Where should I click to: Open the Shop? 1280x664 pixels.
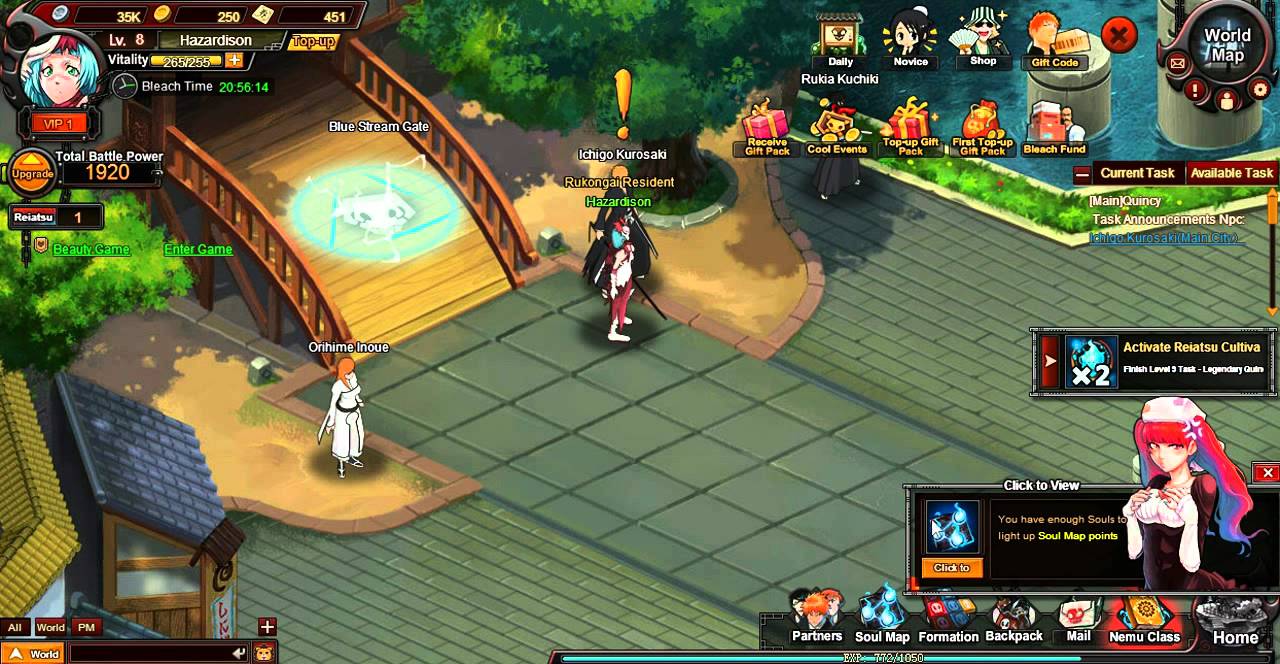point(982,40)
